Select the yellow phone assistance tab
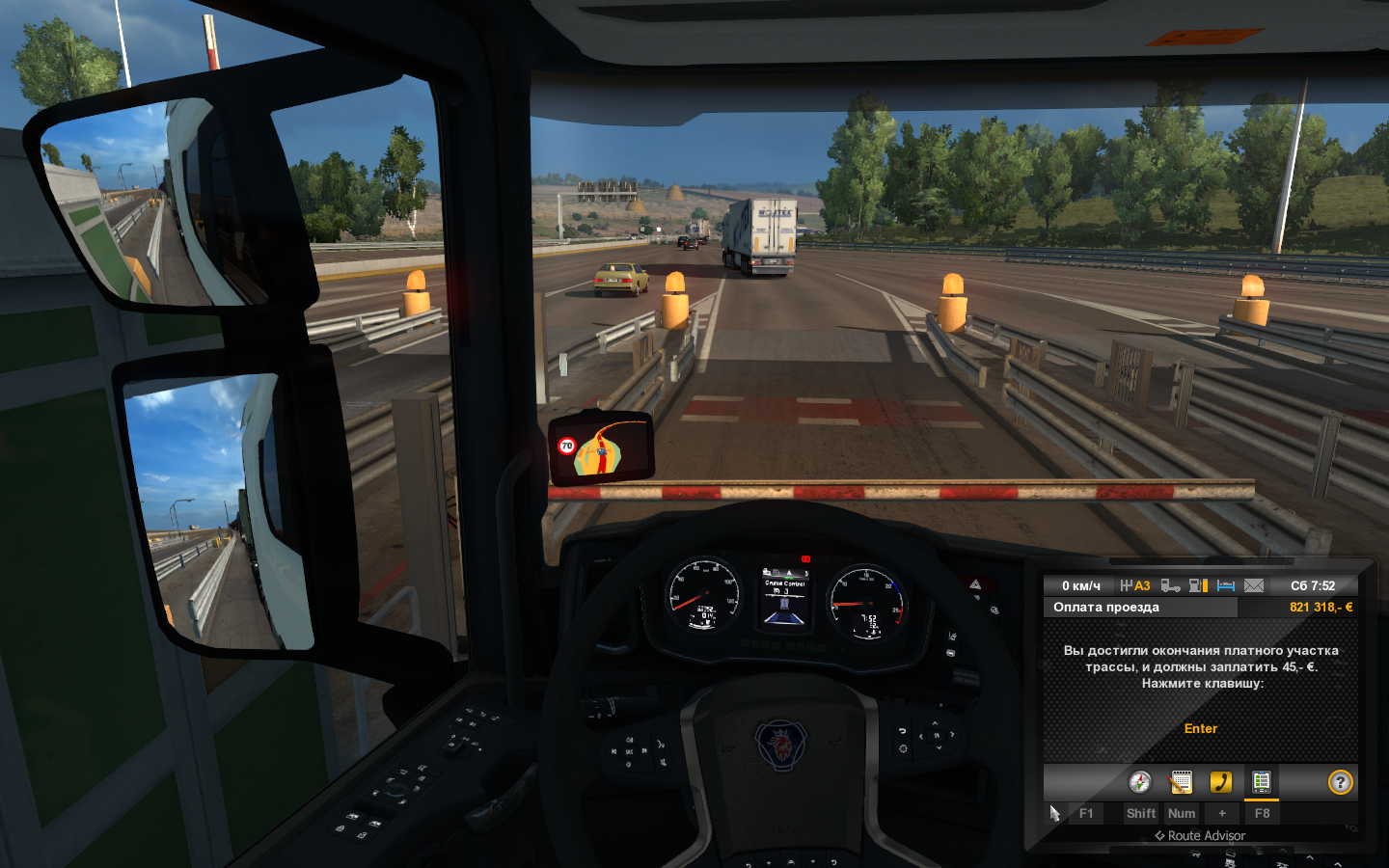The image size is (1389, 868). [x=1221, y=782]
